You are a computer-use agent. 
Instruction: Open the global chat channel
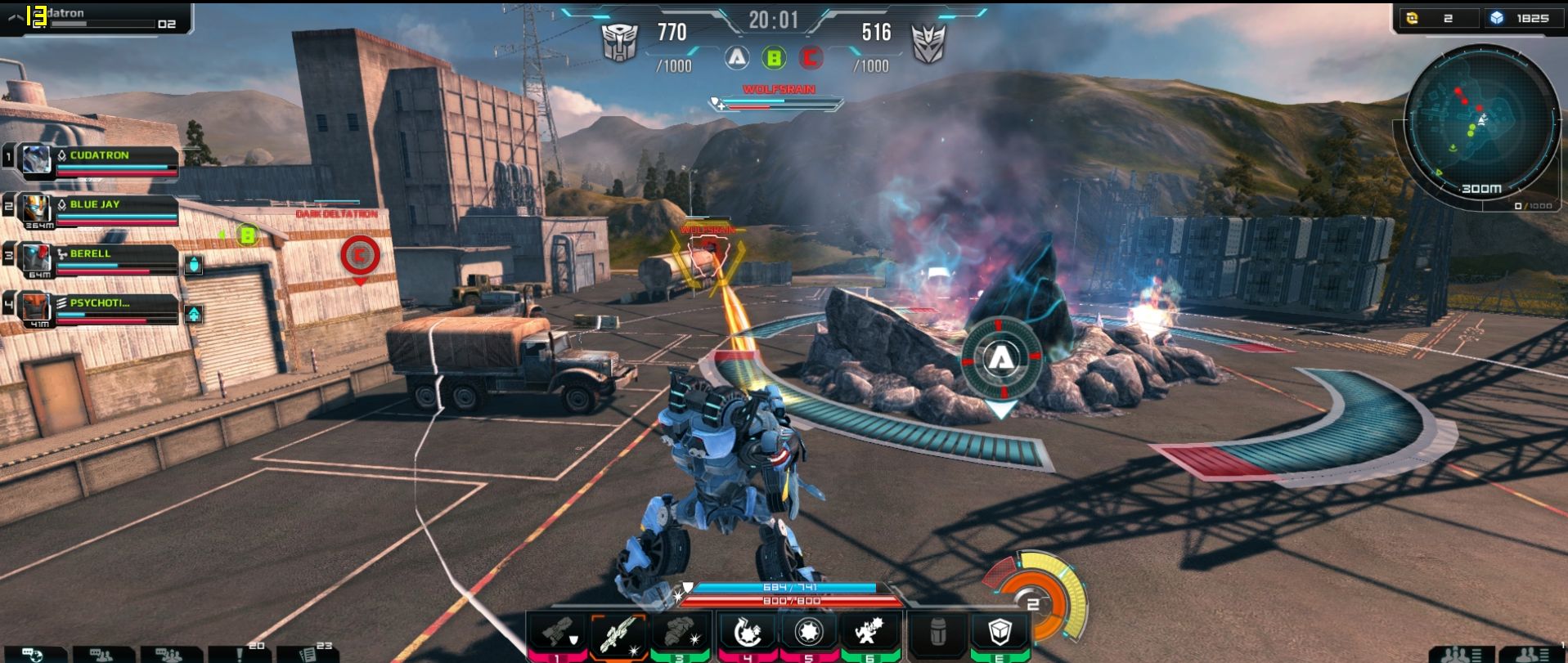[x=33, y=655]
